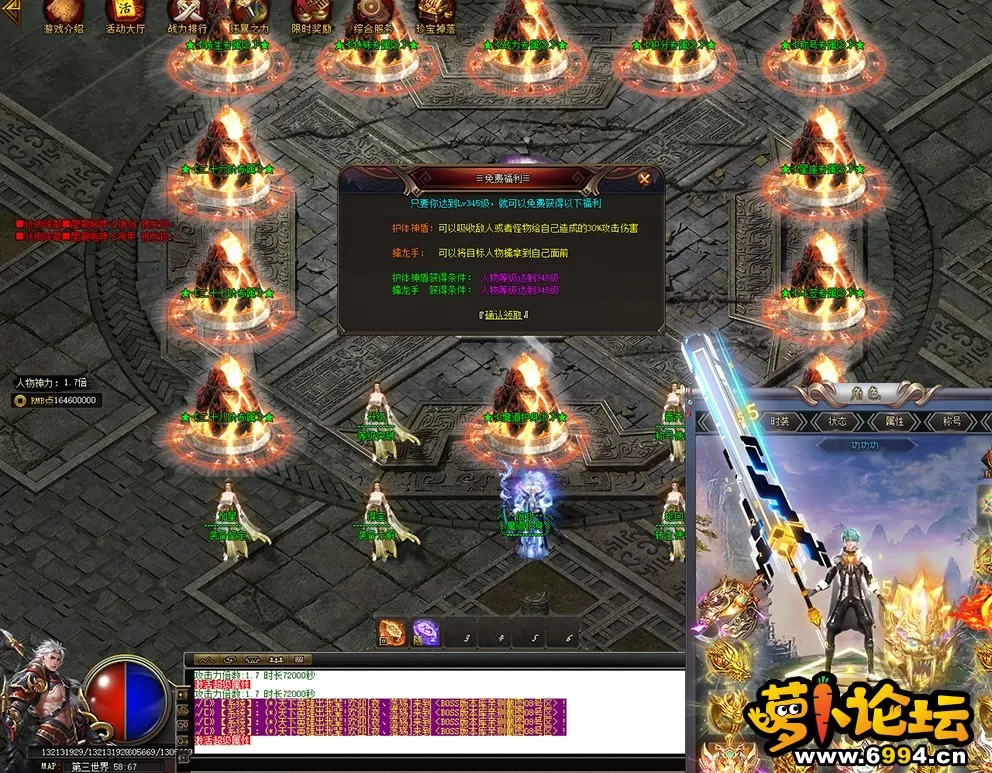Click the RMB点 currency button
992x773 pixels.
pyautogui.click(x=55, y=400)
